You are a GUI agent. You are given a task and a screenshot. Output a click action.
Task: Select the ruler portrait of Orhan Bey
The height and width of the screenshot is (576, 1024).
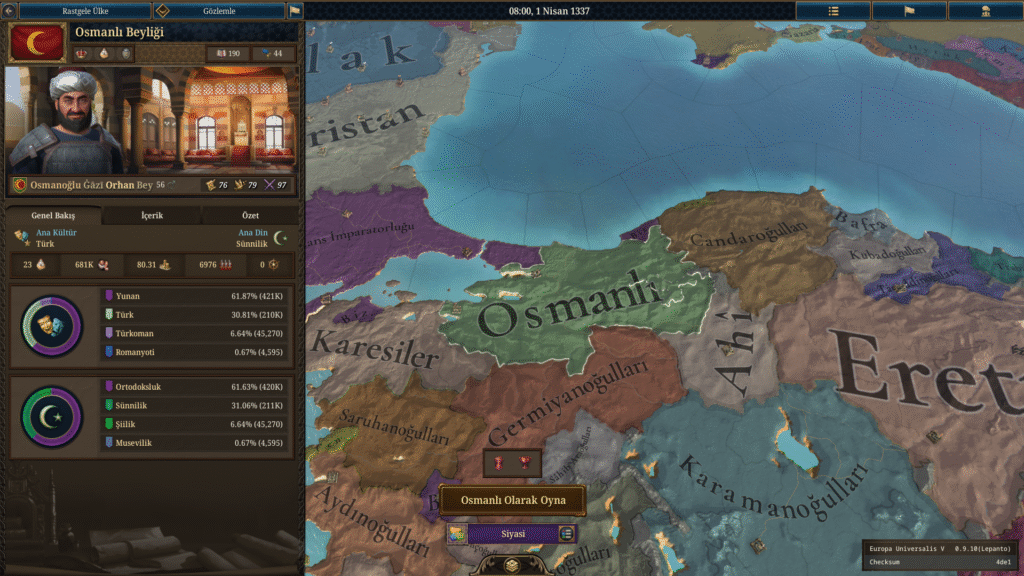[x=66, y=120]
